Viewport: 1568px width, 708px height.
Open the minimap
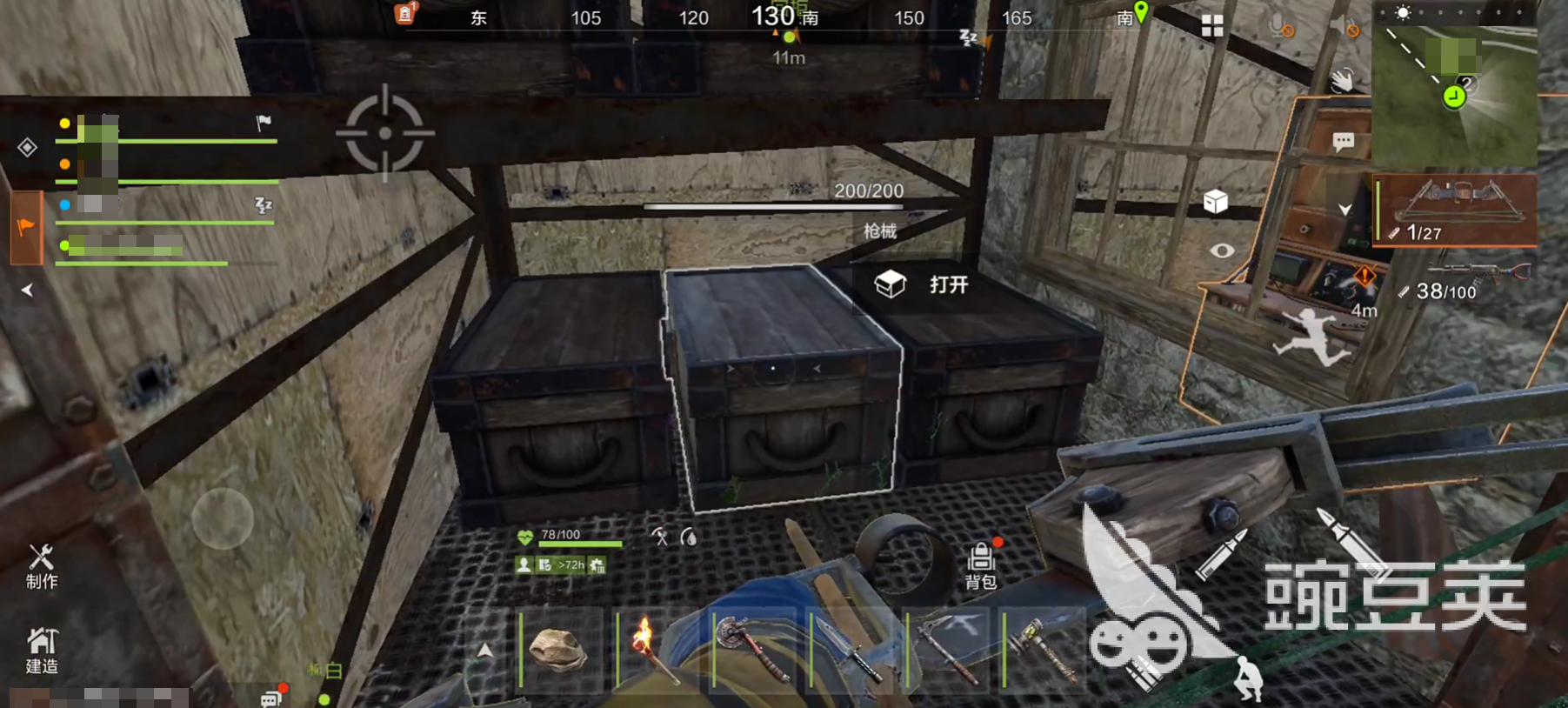point(1455,83)
